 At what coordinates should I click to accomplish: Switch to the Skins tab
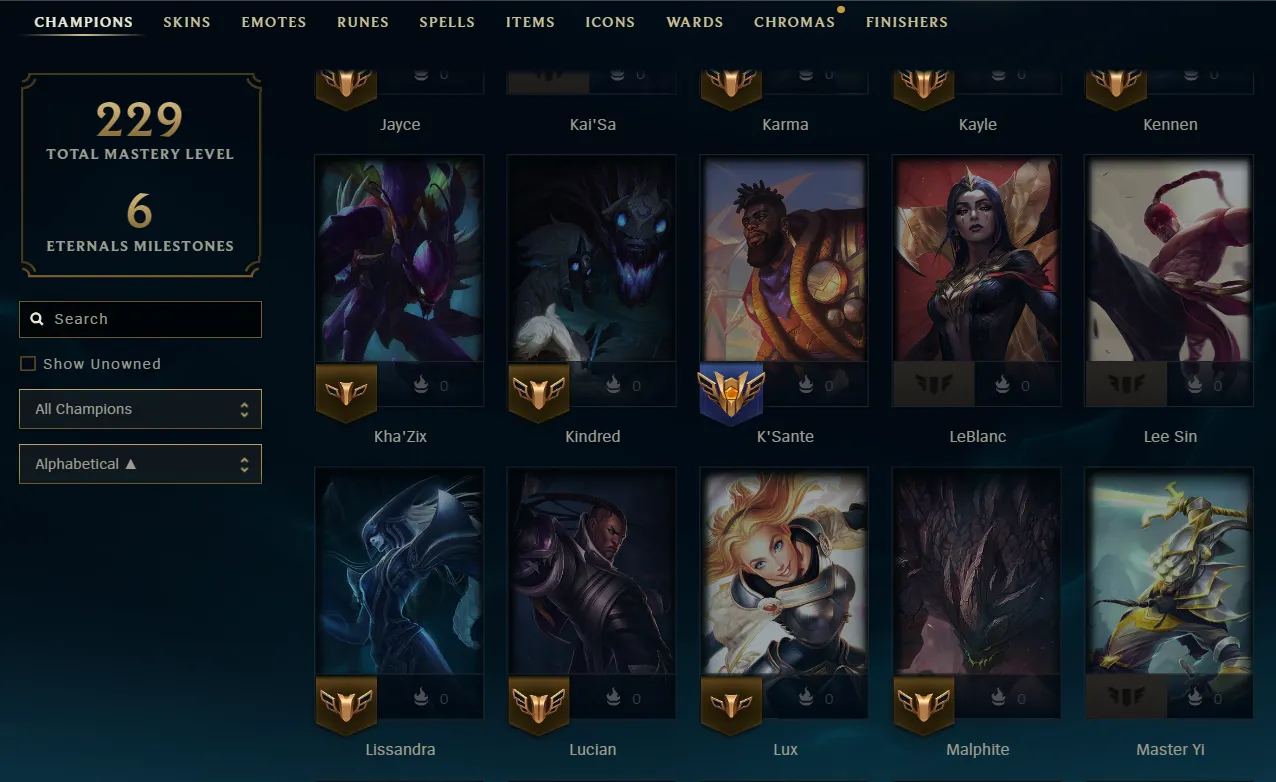187,22
